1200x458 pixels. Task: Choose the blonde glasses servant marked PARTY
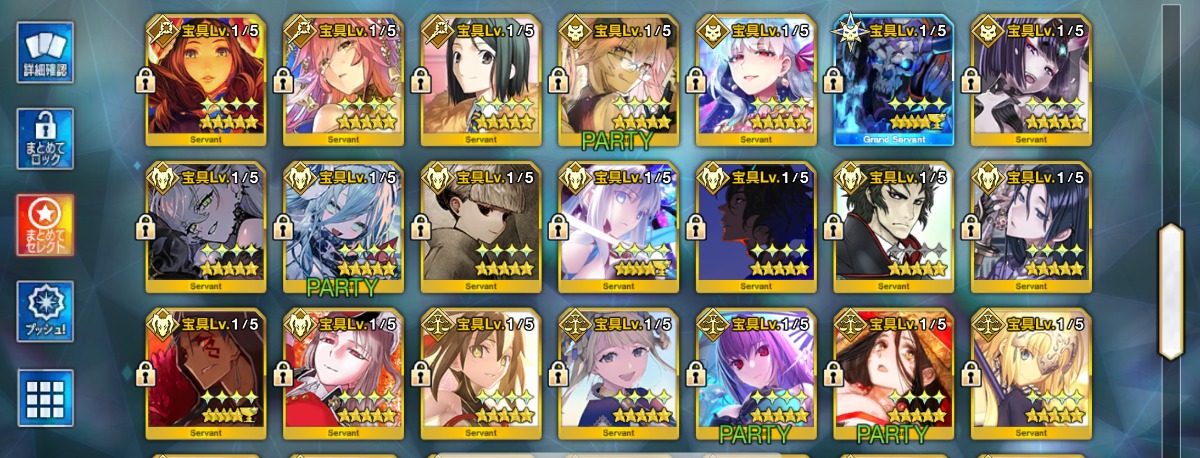pyautogui.click(x=618, y=80)
